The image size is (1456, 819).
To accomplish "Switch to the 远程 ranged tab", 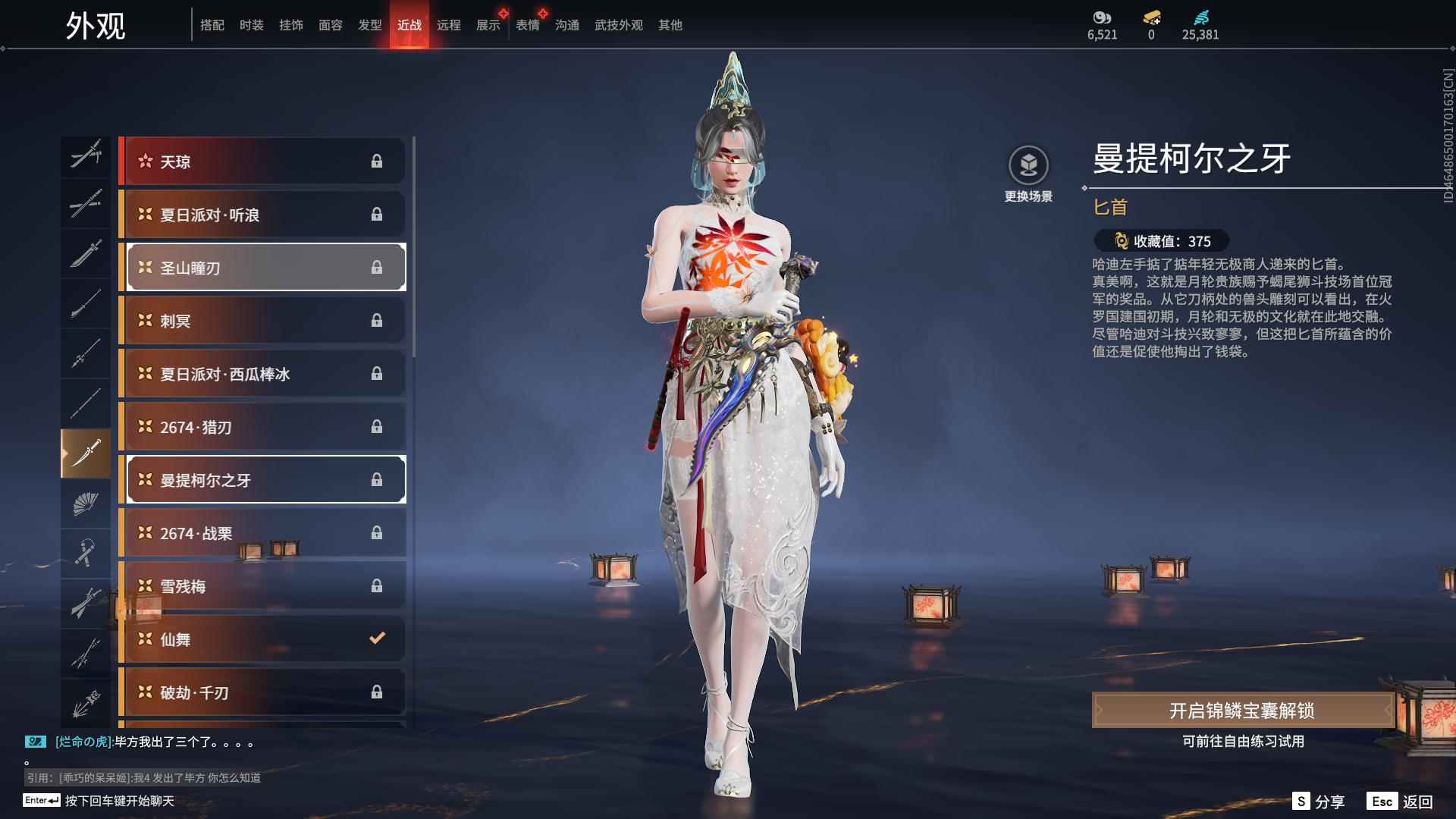I will coord(450,24).
